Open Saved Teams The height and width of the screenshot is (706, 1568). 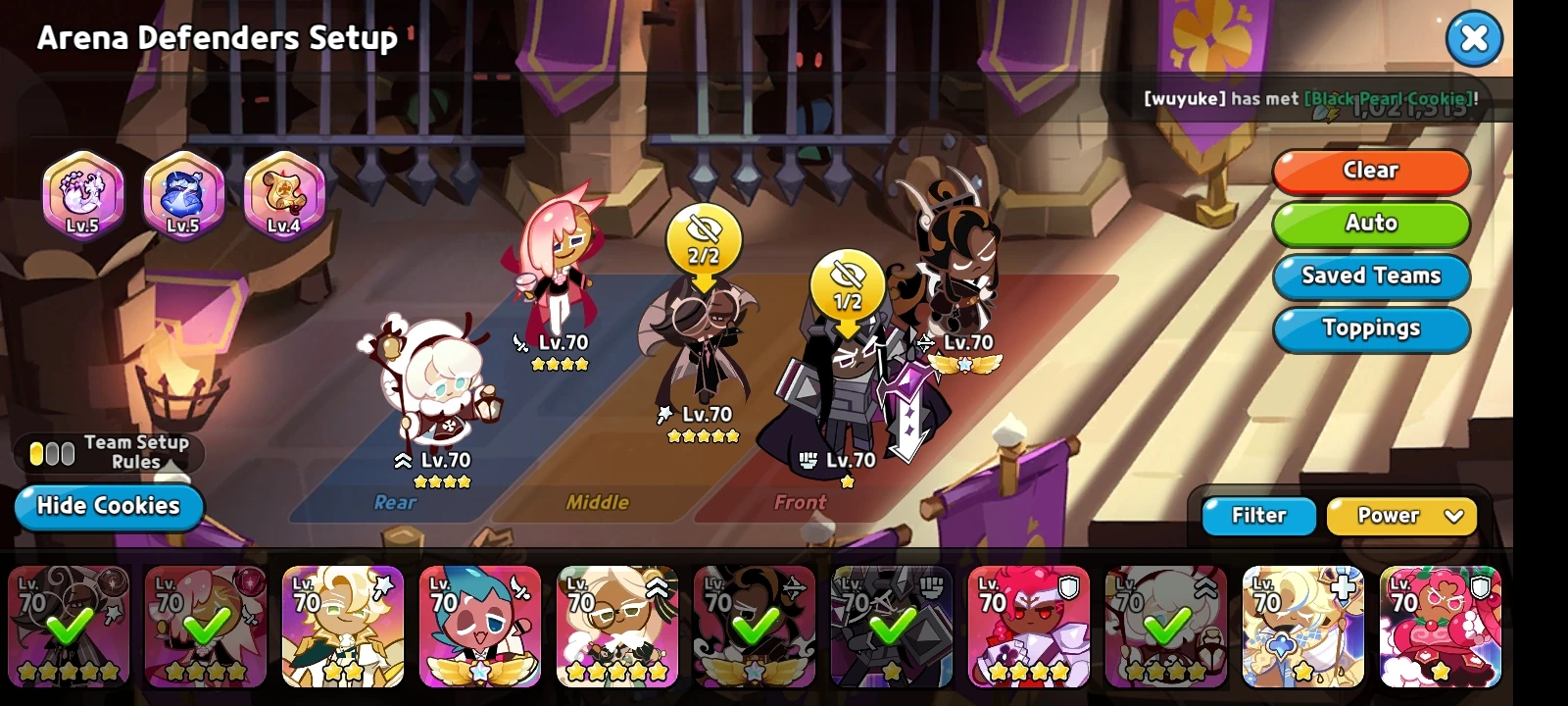tap(1370, 277)
